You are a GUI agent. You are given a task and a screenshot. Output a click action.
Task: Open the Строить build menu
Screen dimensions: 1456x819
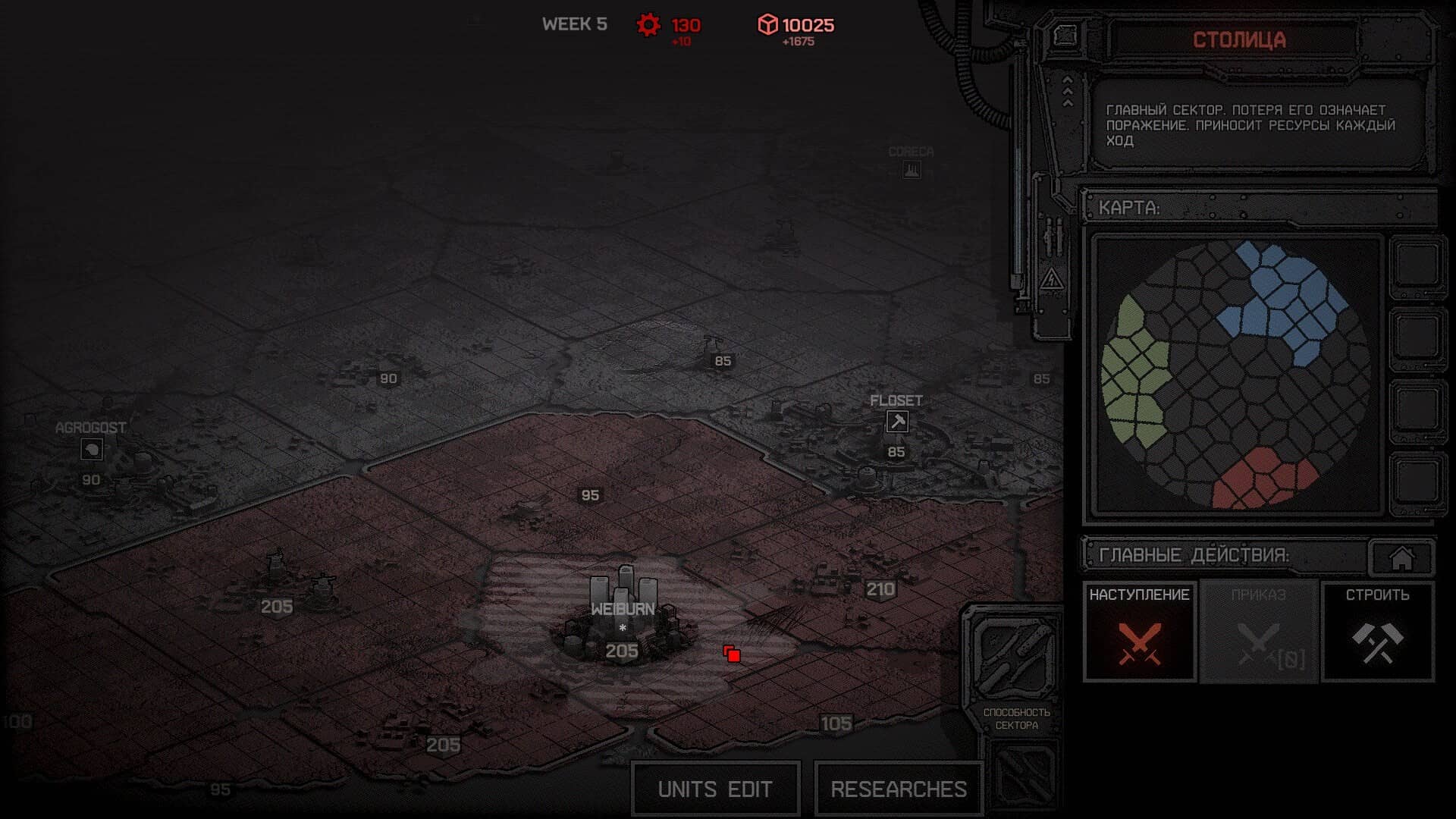(1377, 632)
